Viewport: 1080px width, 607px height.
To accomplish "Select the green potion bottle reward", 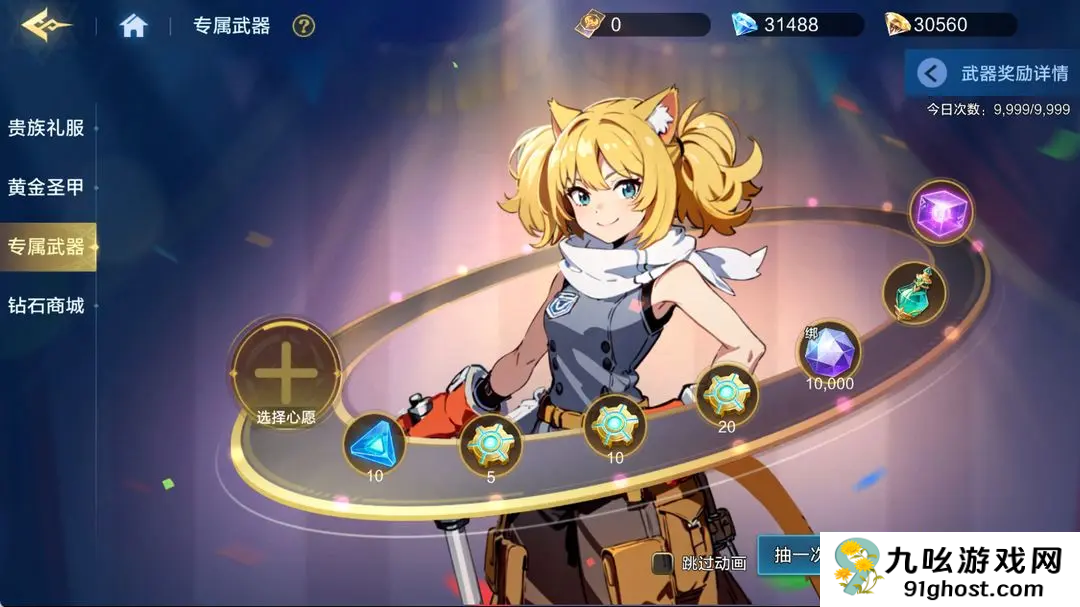I will pyautogui.click(x=914, y=293).
